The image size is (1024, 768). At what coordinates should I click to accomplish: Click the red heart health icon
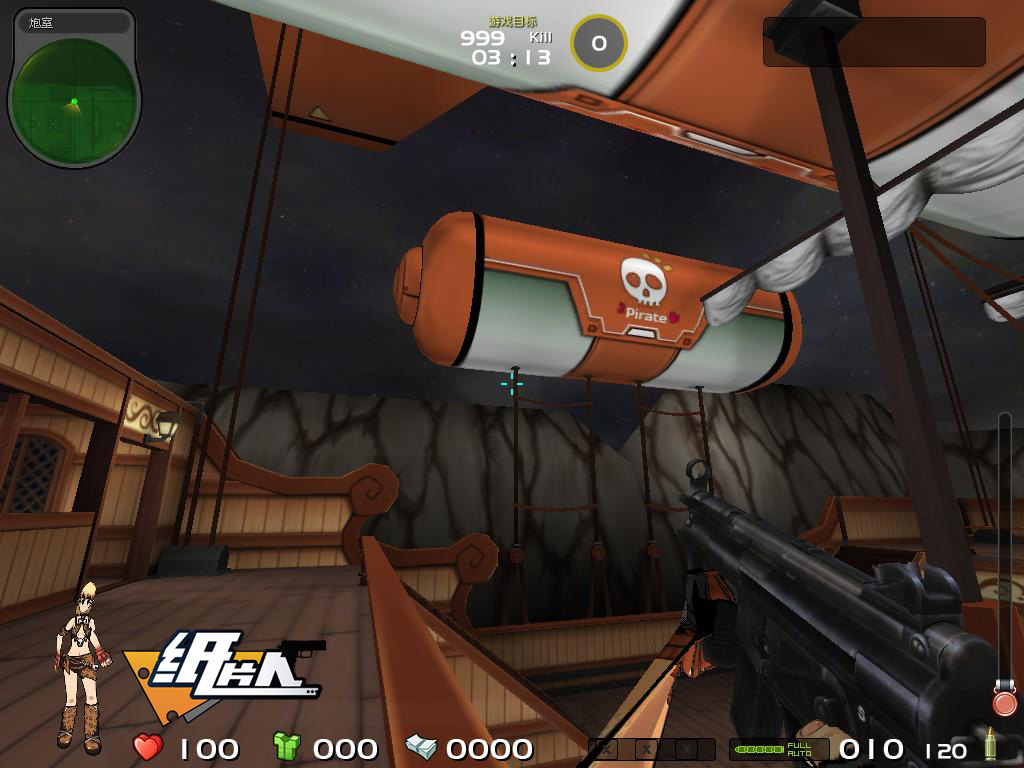pyautogui.click(x=148, y=746)
